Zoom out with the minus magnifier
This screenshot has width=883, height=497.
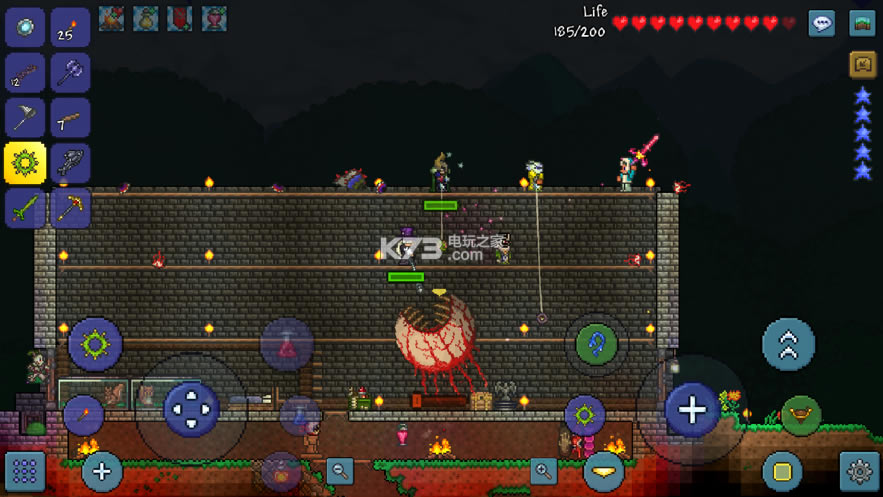[340, 470]
